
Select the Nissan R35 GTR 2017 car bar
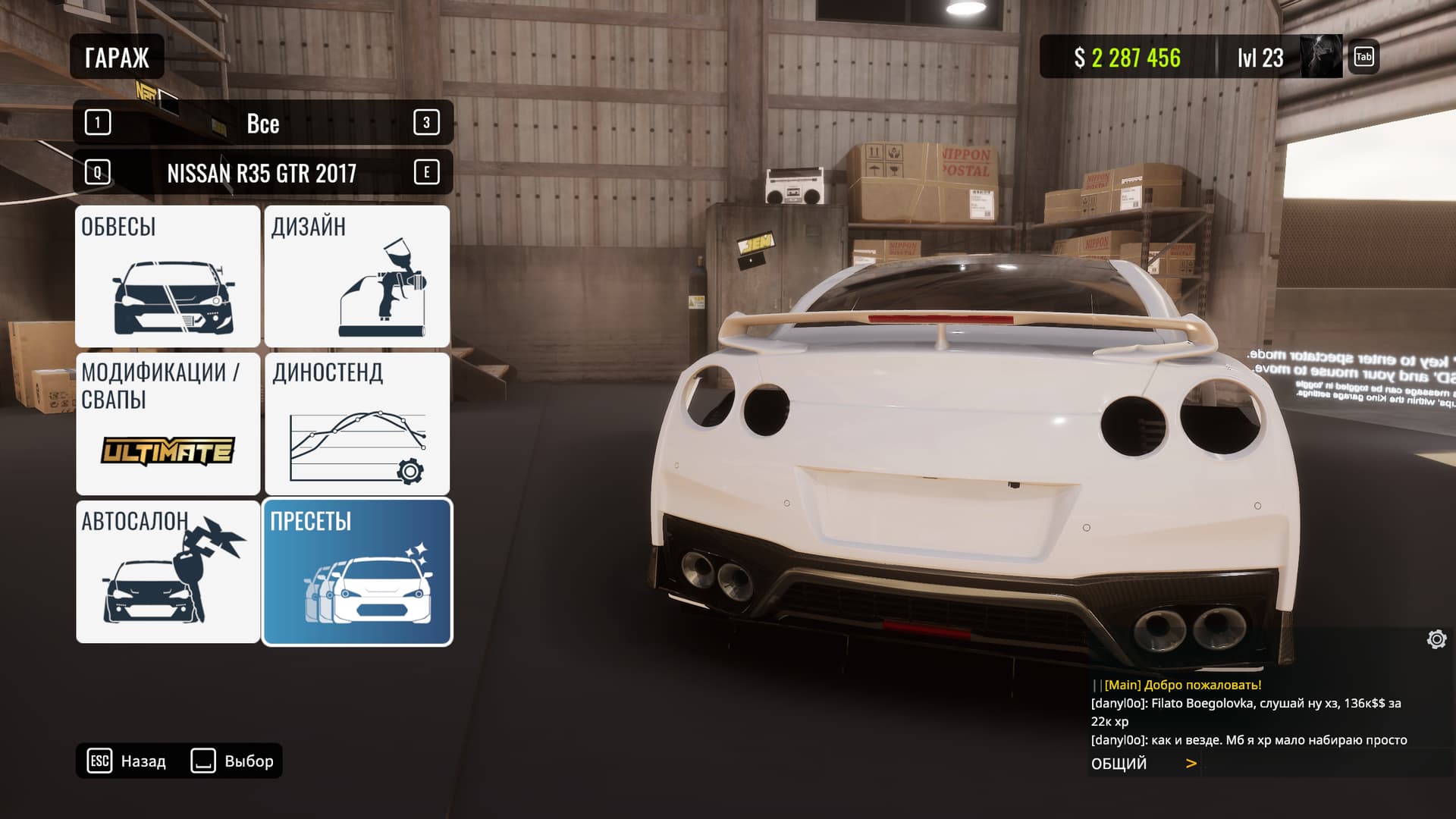coord(262,173)
